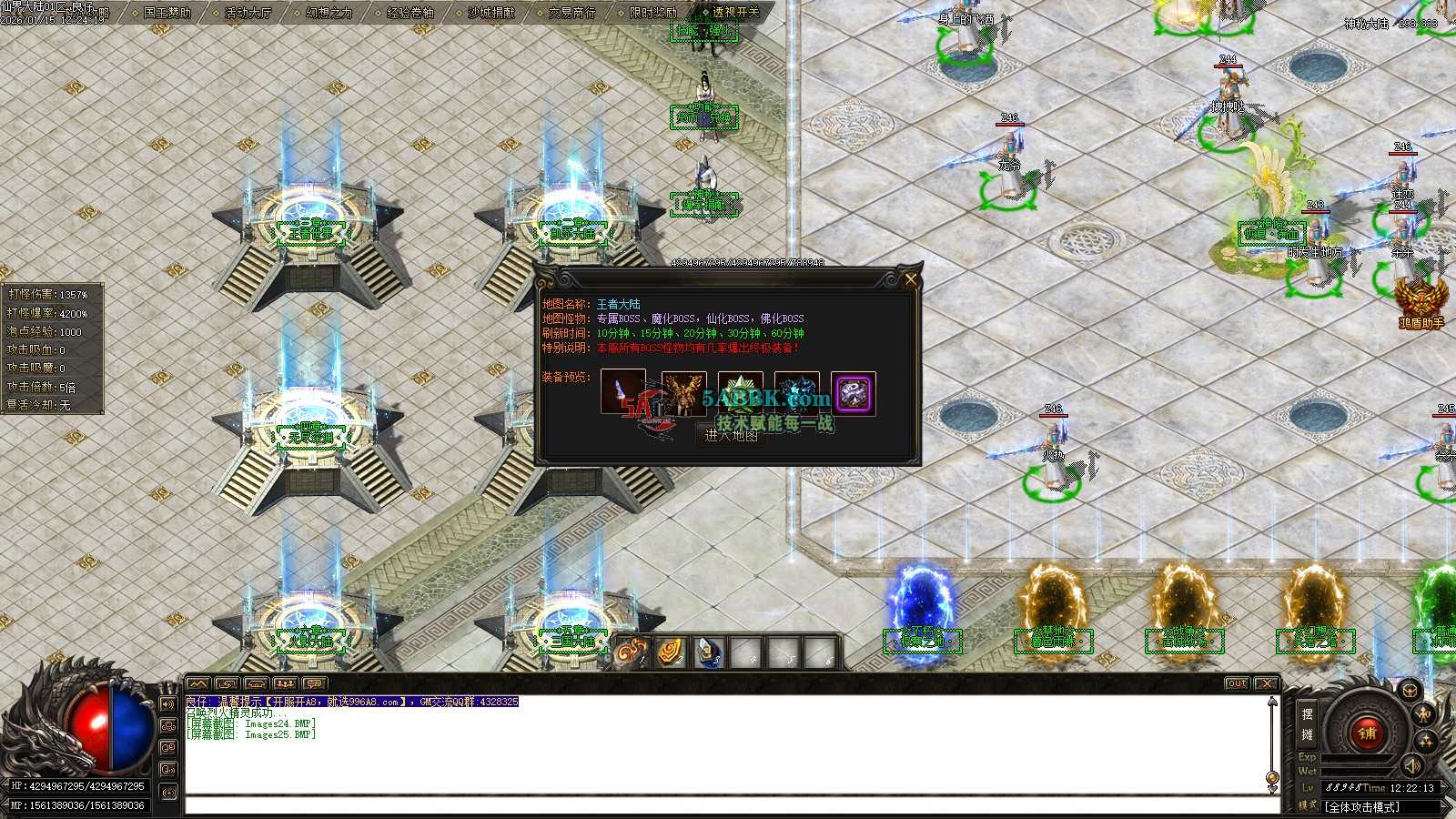1456x819 pixels.
Task: Activate the skill in hotbar slot 1
Action: [631, 653]
